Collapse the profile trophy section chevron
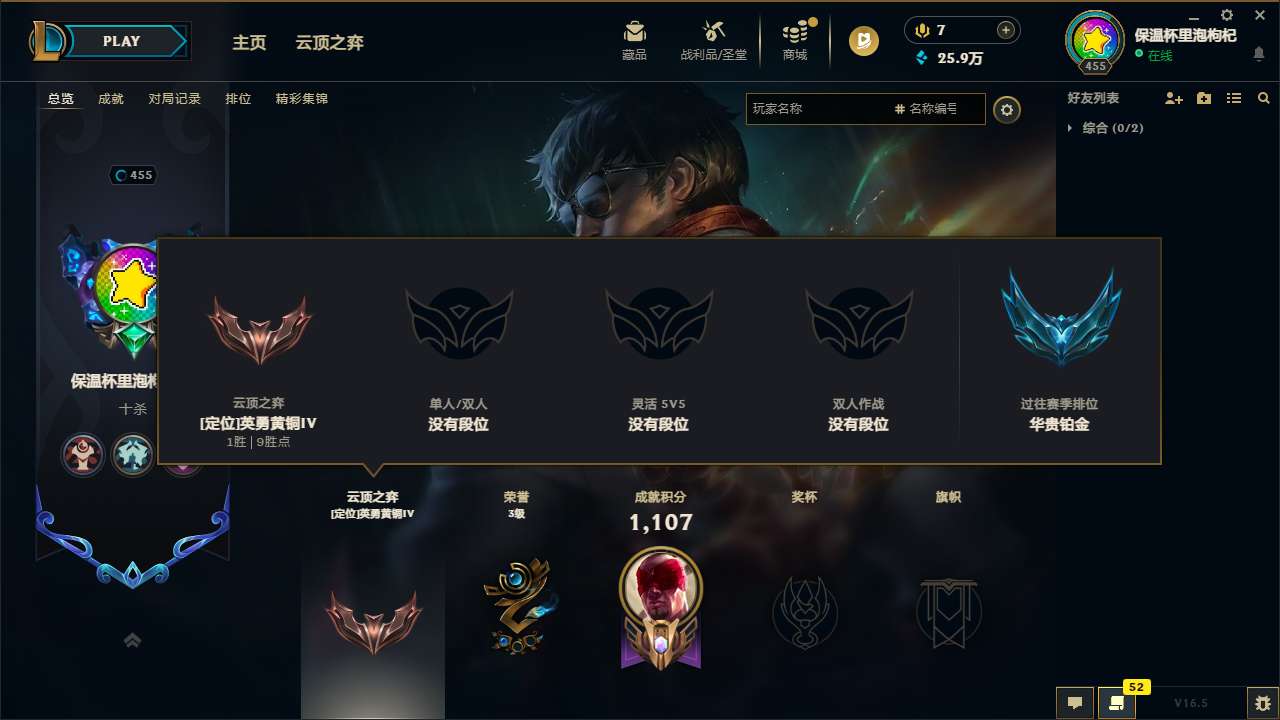The width and height of the screenshot is (1280, 720). point(133,640)
